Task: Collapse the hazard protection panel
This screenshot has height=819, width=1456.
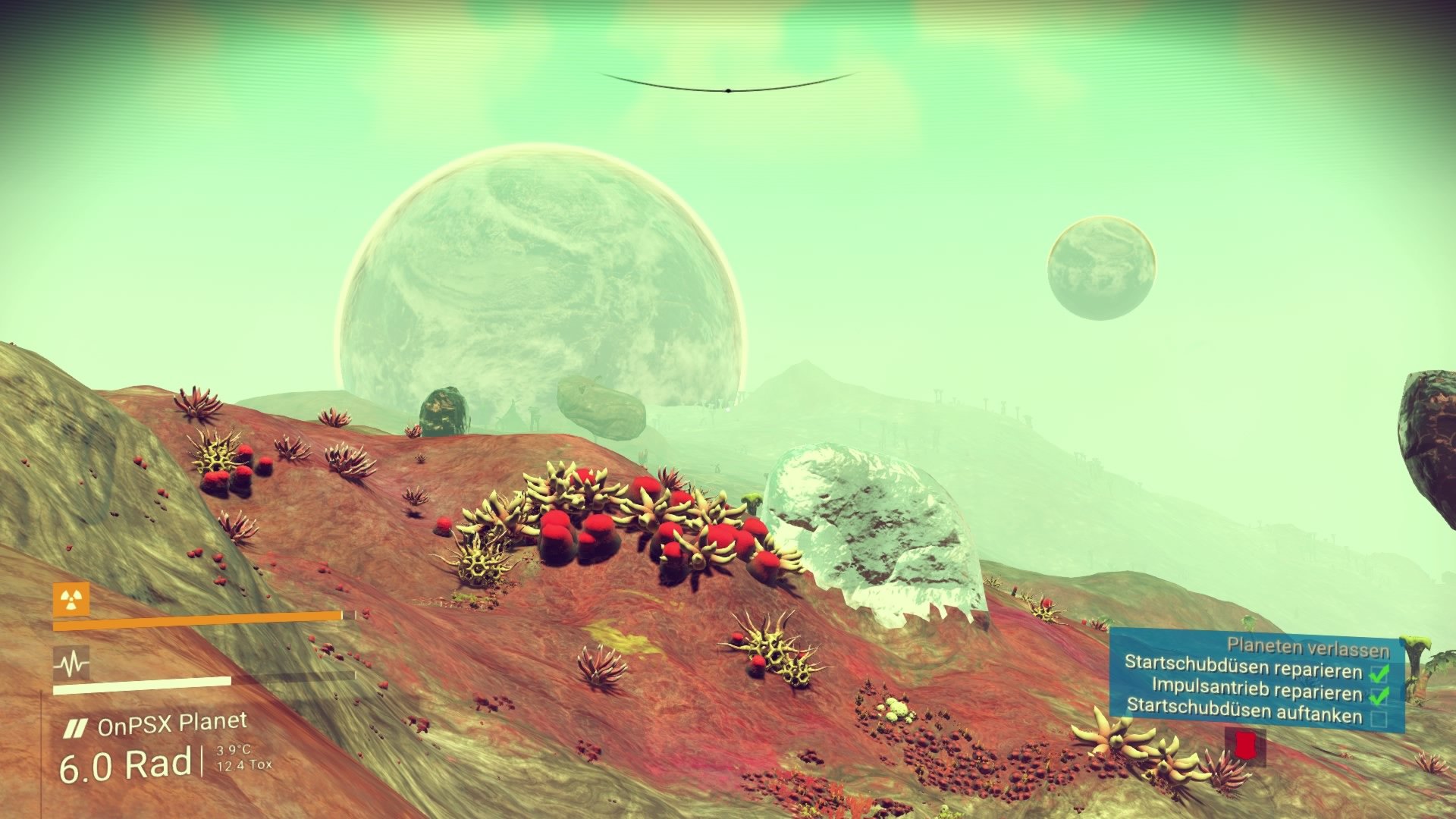Action: [72, 599]
